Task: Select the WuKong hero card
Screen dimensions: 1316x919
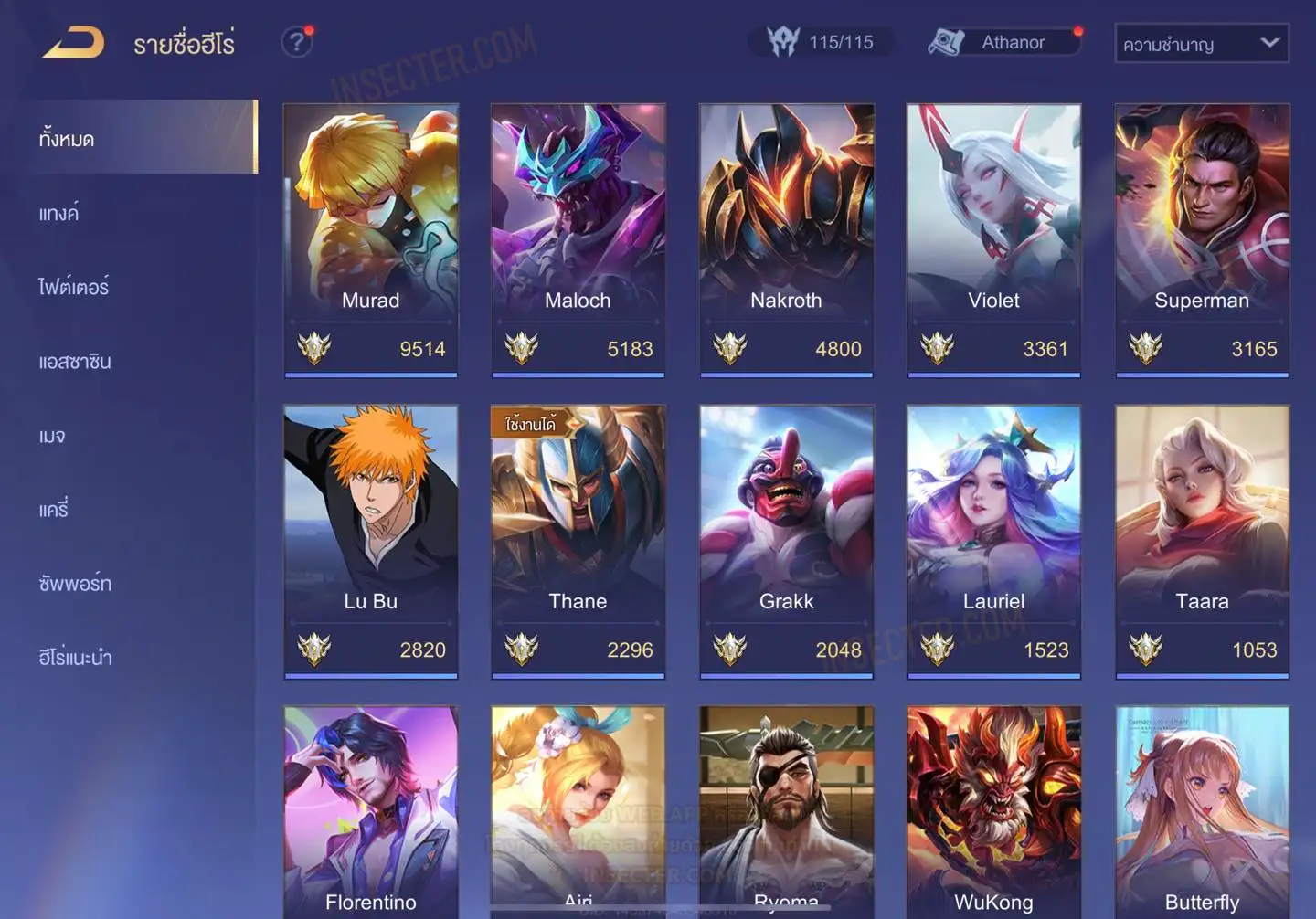Action: [993, 813]
